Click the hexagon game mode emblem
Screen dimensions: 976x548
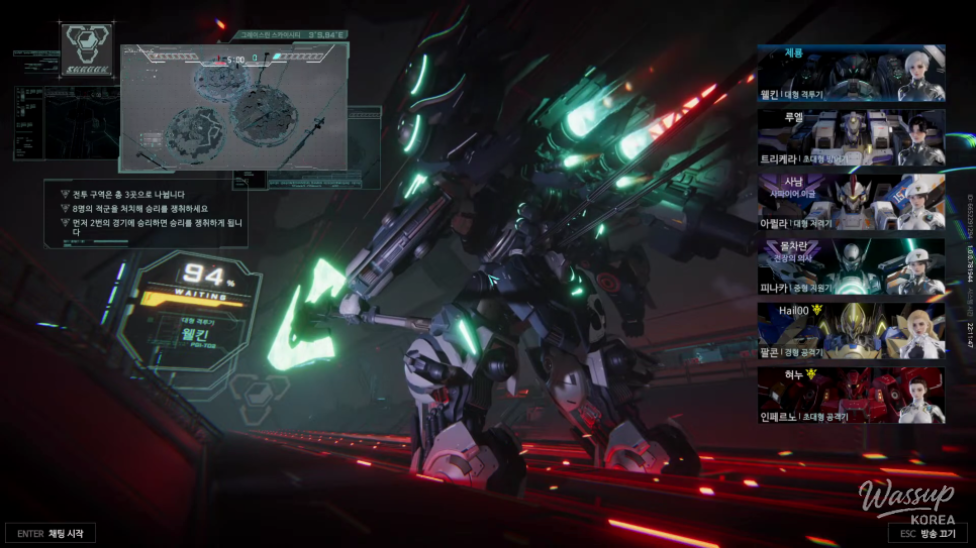[88, 50]
